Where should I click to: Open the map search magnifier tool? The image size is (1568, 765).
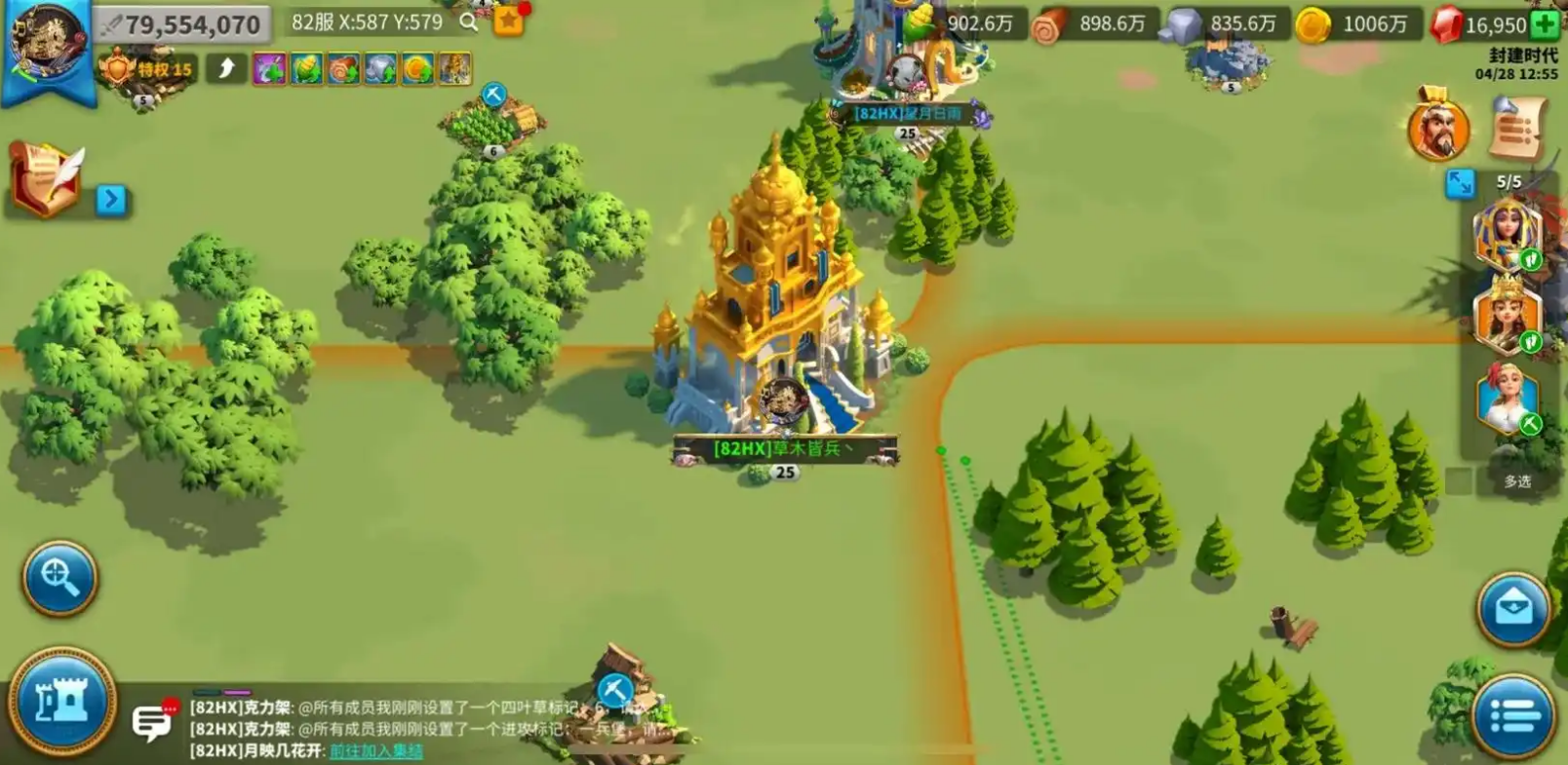click(x=59, y=580)
